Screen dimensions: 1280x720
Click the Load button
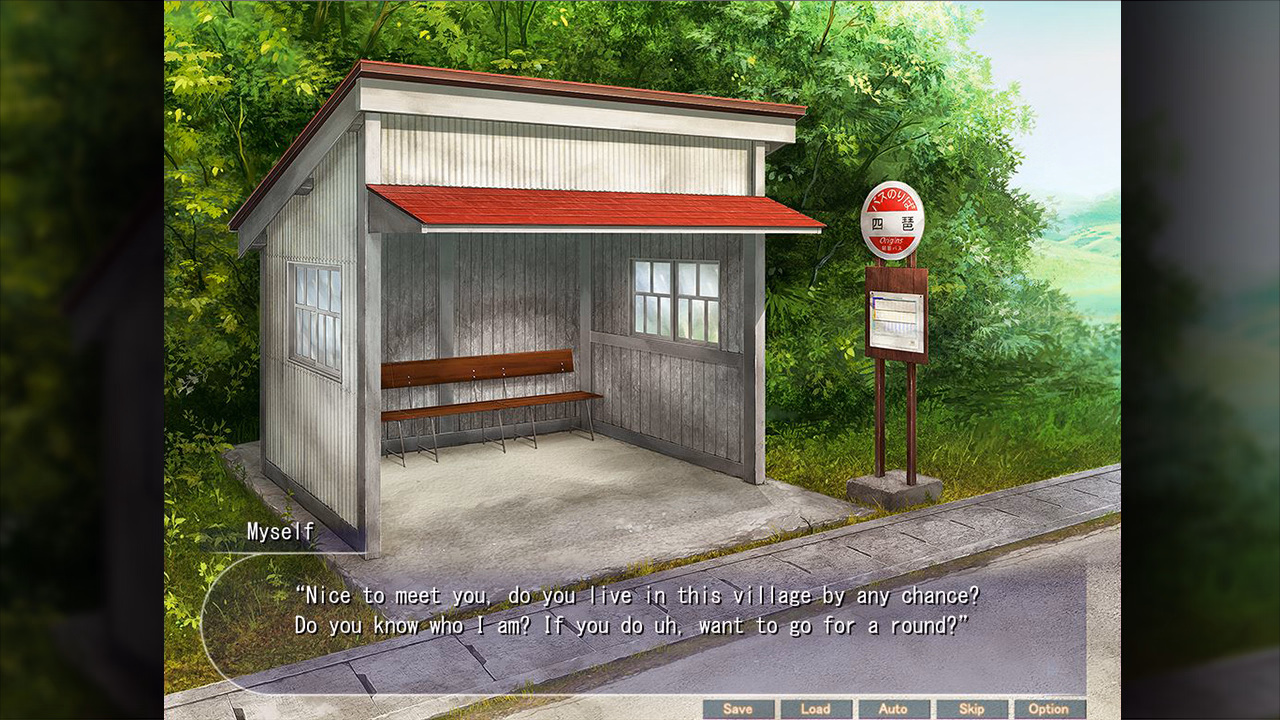coord(817,709)
